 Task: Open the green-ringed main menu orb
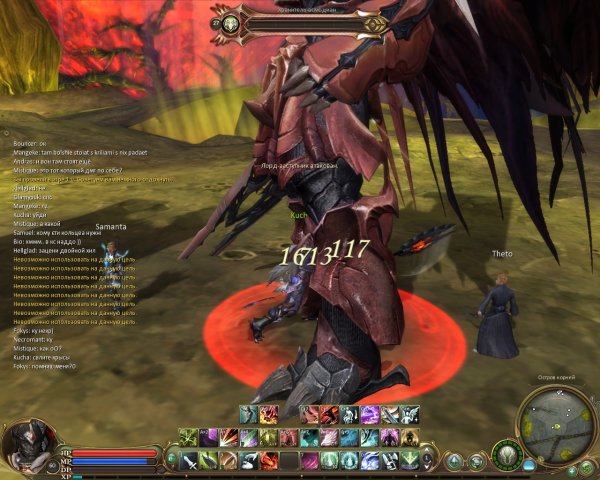point(507,455)
